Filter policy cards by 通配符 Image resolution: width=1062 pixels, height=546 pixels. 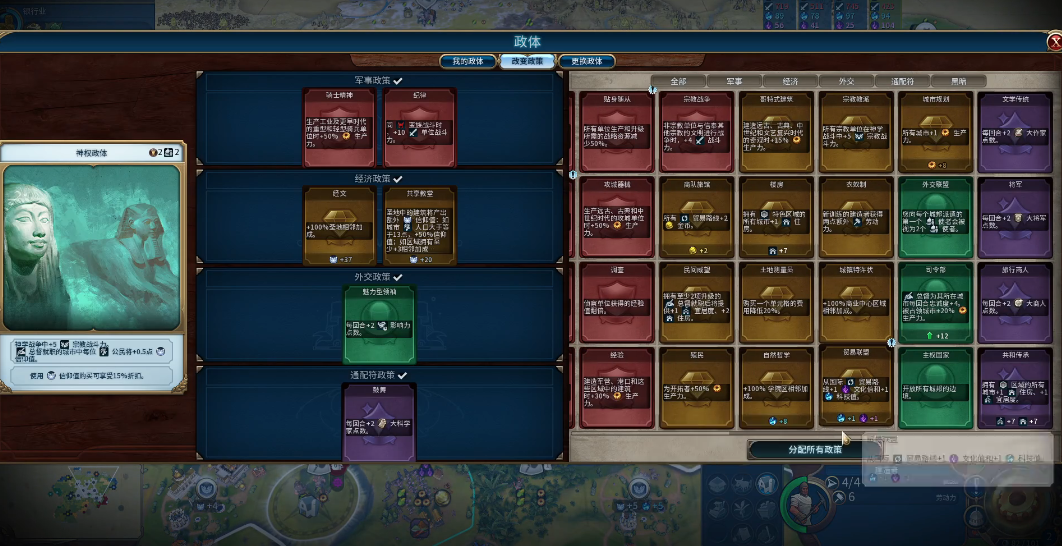[x=902, y=81]
